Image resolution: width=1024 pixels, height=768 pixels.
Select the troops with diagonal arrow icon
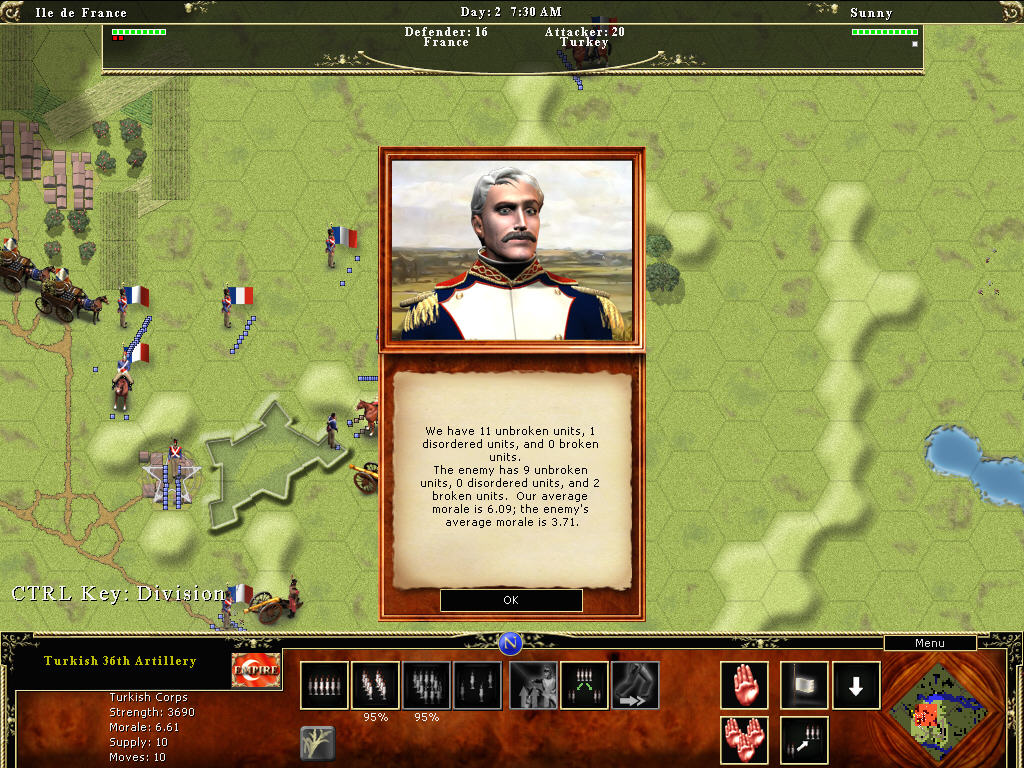point(804,740)
